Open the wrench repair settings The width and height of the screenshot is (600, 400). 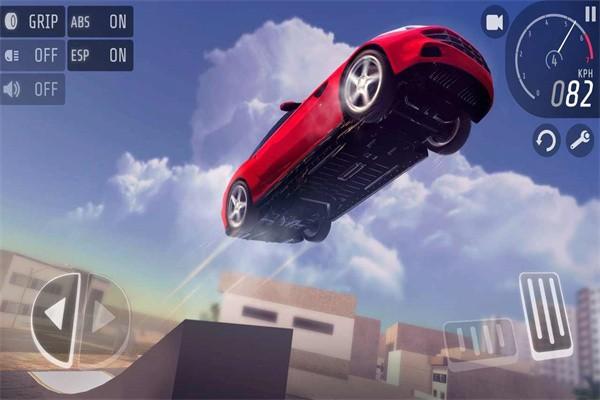[x=580, y=140]
